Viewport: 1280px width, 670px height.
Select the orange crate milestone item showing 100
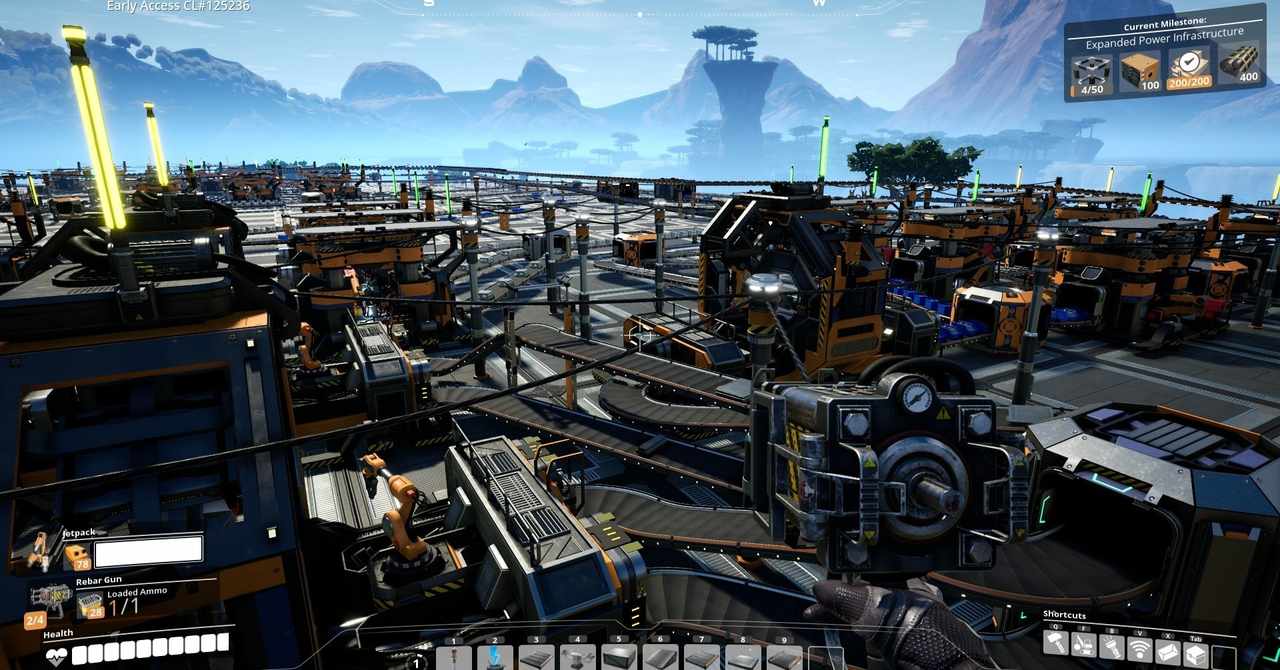1140,73
